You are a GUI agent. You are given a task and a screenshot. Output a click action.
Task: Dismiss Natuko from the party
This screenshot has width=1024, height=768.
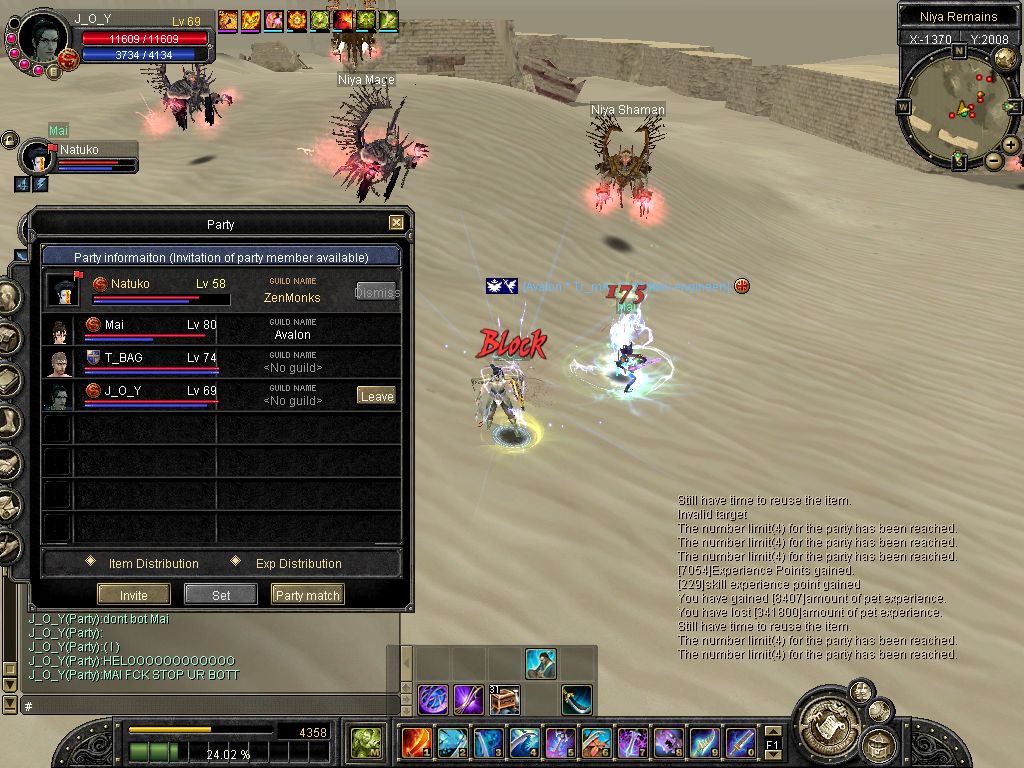coord(377,292)
